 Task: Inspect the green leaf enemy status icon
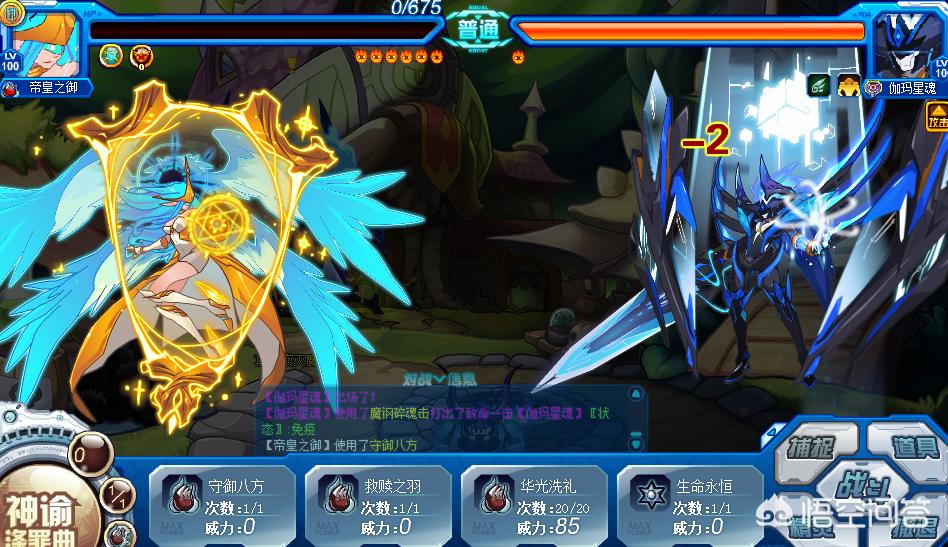[x=818, y=87]
